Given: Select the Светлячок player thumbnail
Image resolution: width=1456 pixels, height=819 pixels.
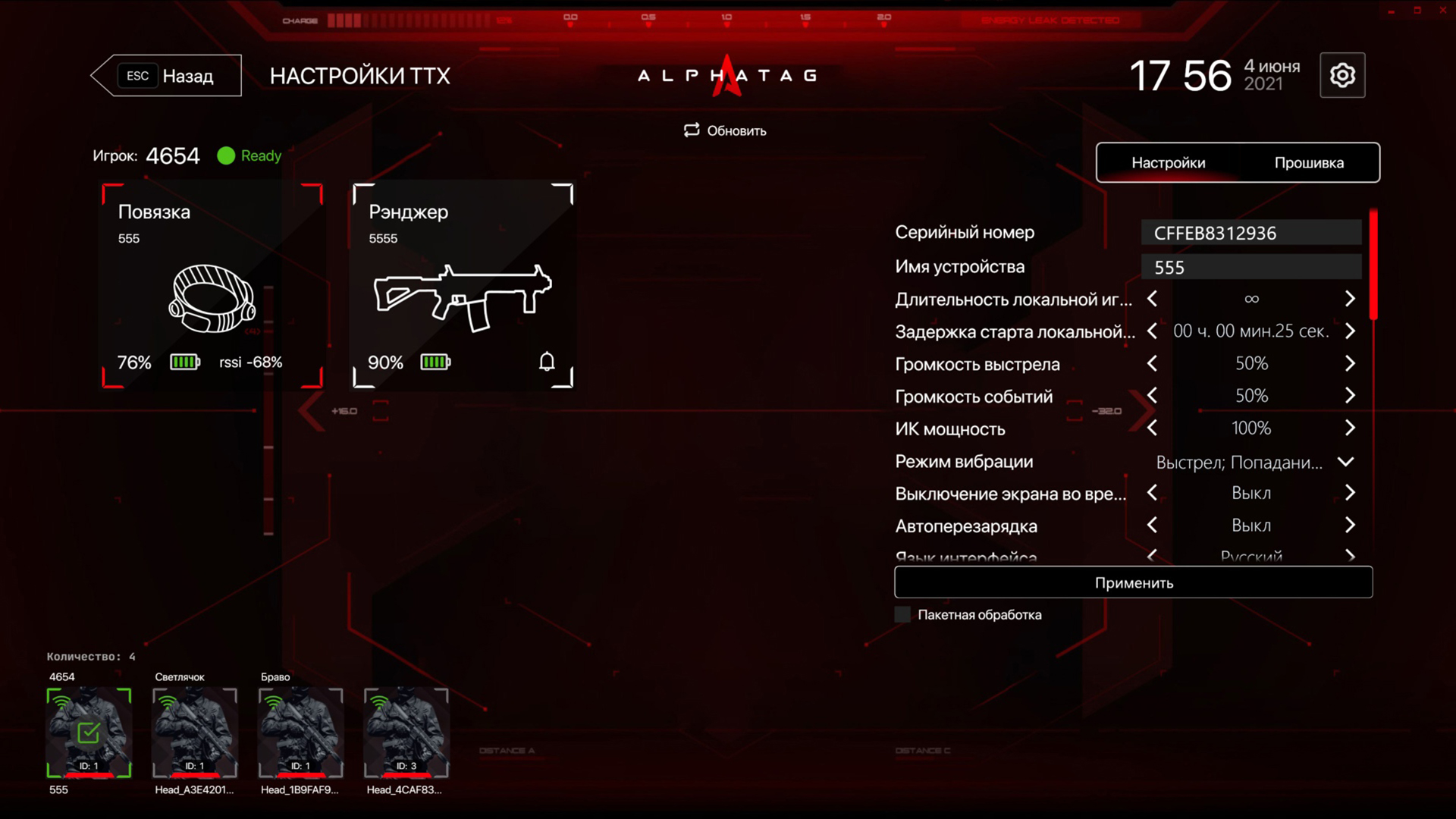Looking at the screenshot, I should pyautogui.click(x=195, y=733).
